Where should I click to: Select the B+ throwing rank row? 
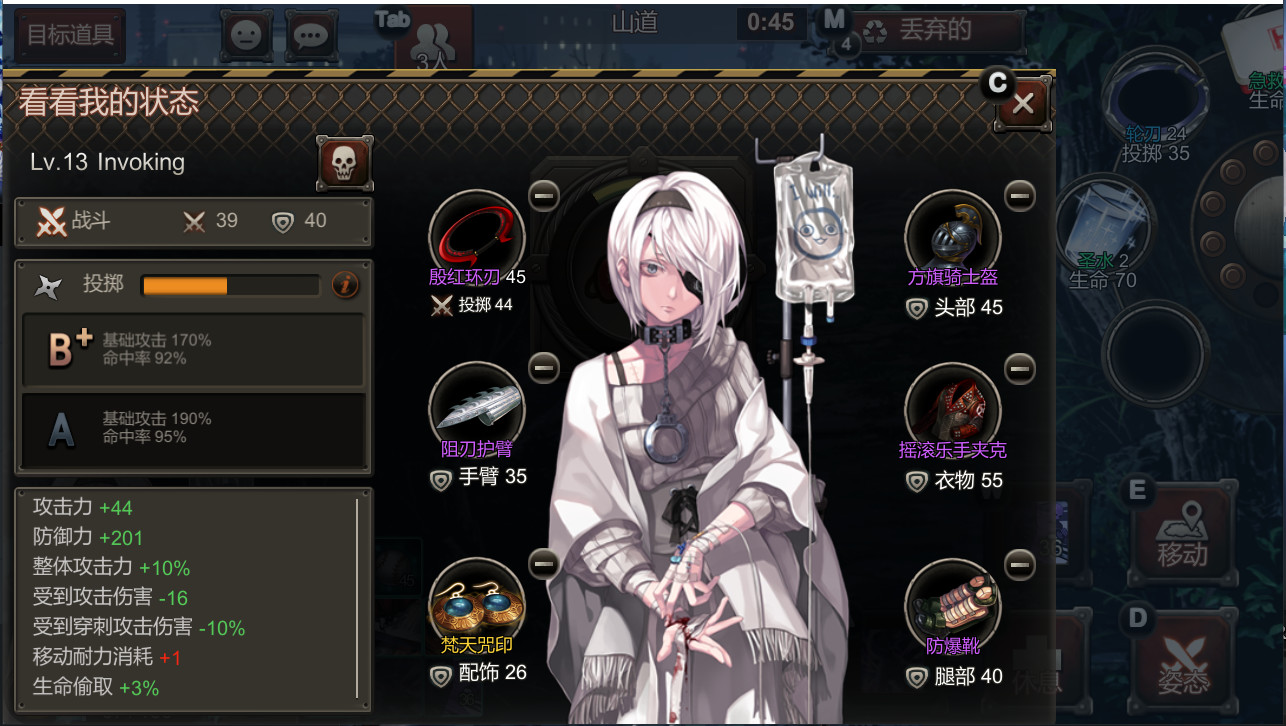point(193,349)
